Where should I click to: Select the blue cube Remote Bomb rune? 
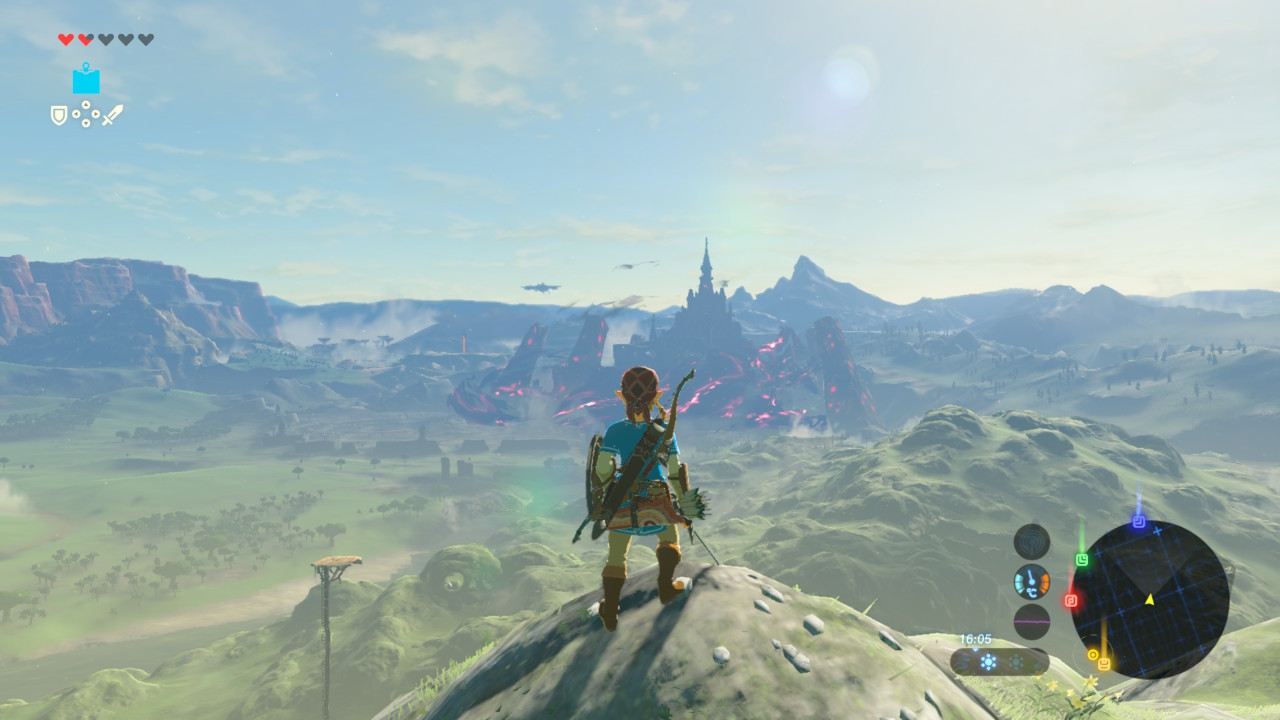coord(86,79)
